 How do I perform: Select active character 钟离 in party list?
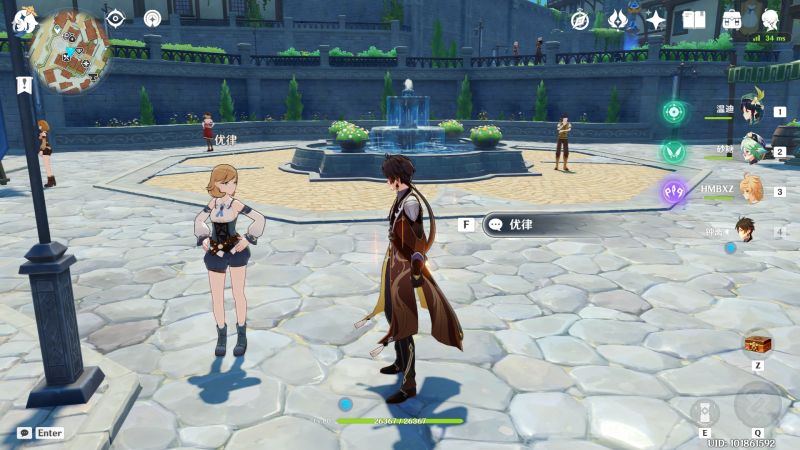click(746, 231)
